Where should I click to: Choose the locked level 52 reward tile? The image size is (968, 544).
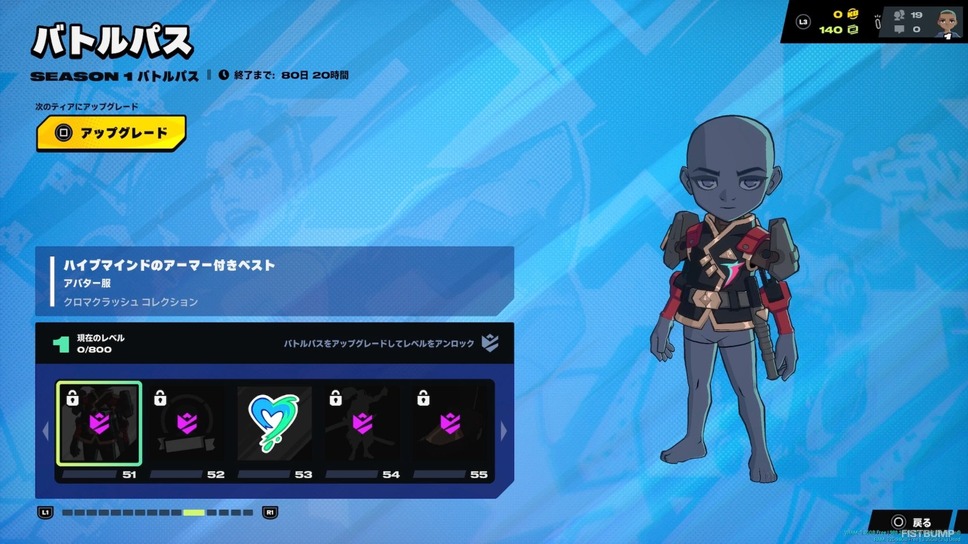187,423
